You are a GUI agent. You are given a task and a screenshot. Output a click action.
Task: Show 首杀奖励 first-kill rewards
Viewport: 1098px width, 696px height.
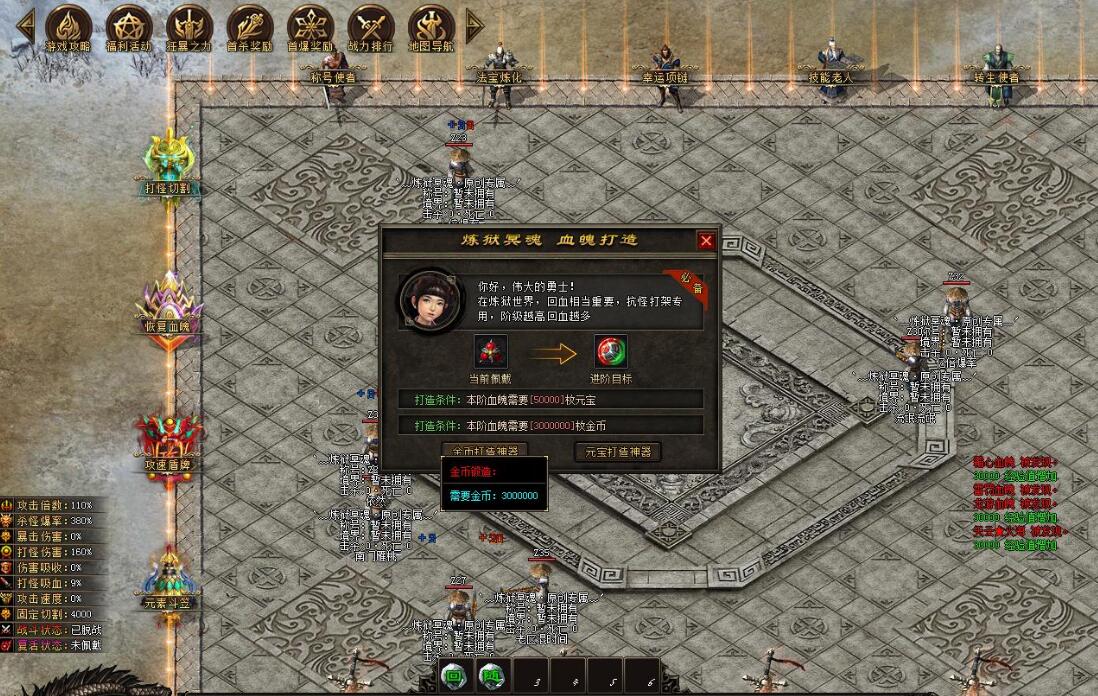(x=250, y=27)
